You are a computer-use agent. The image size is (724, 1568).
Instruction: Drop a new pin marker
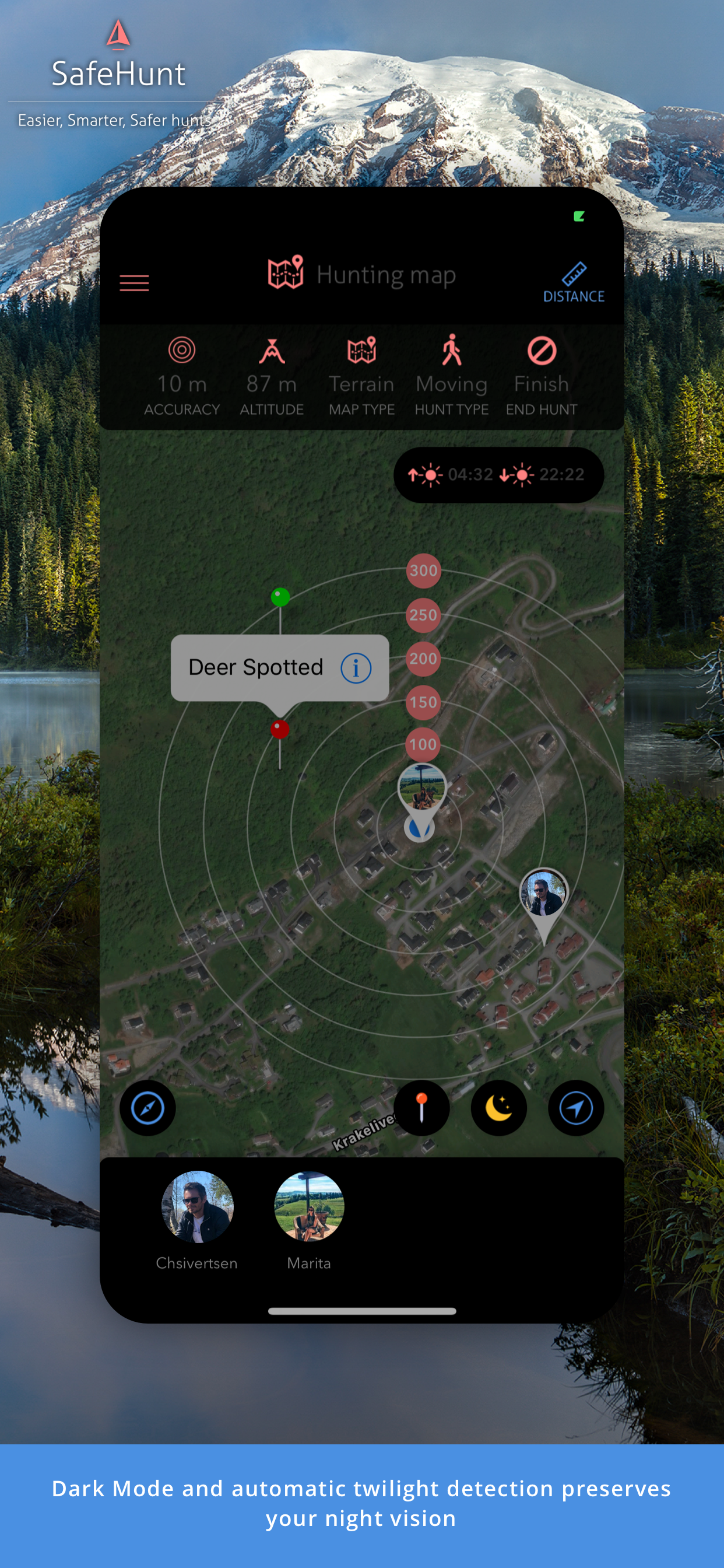tap(421, 1108)
